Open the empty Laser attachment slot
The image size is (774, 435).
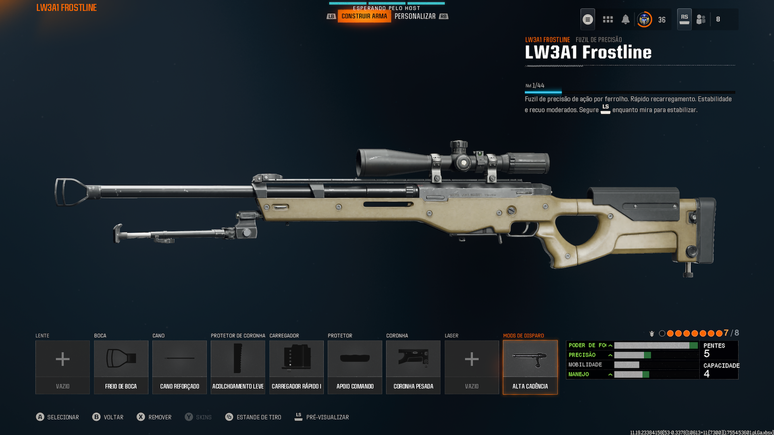pos(471,366)
